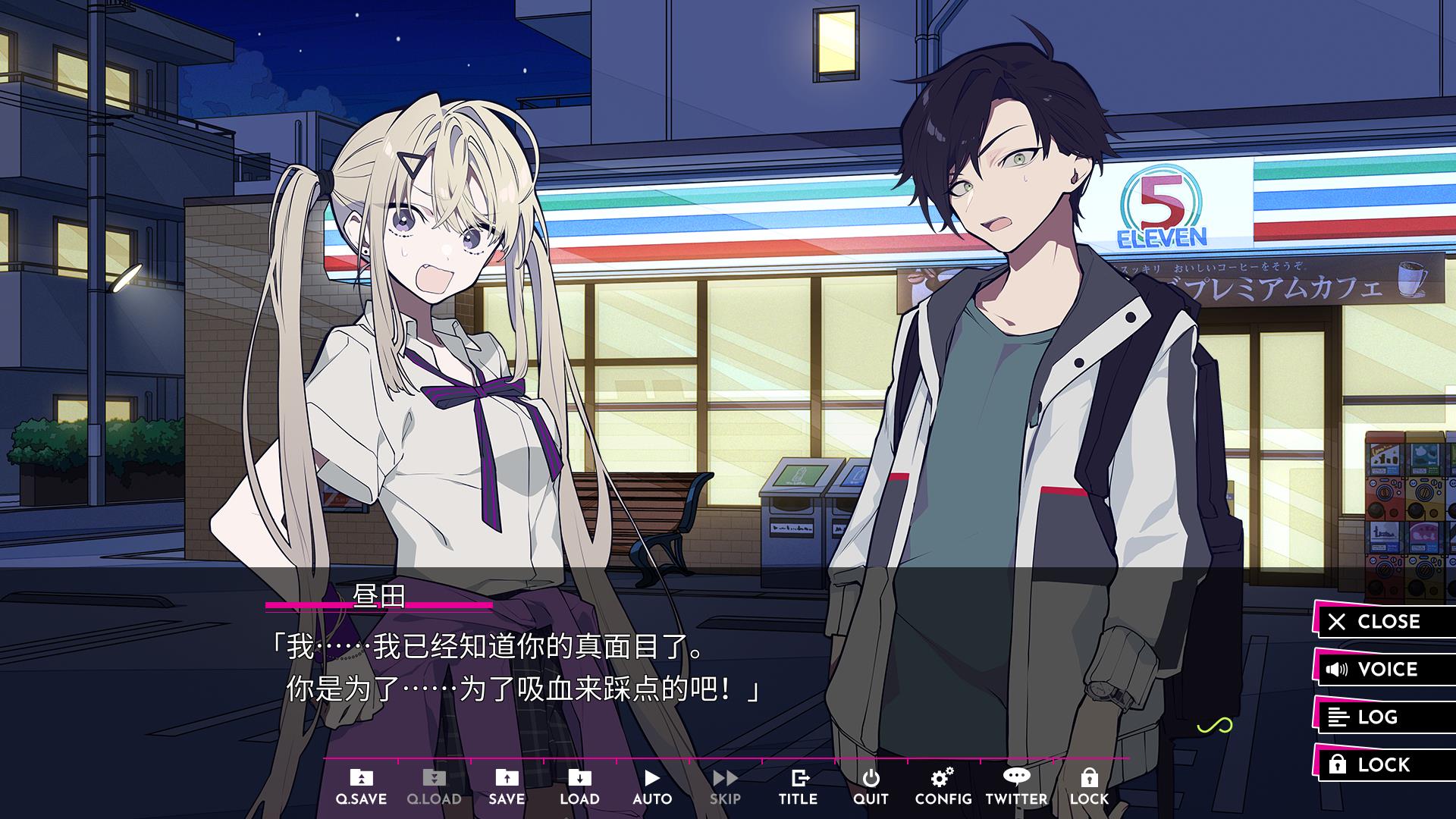
Task: Open the SAVE menu
Action: tap(507, 786)
